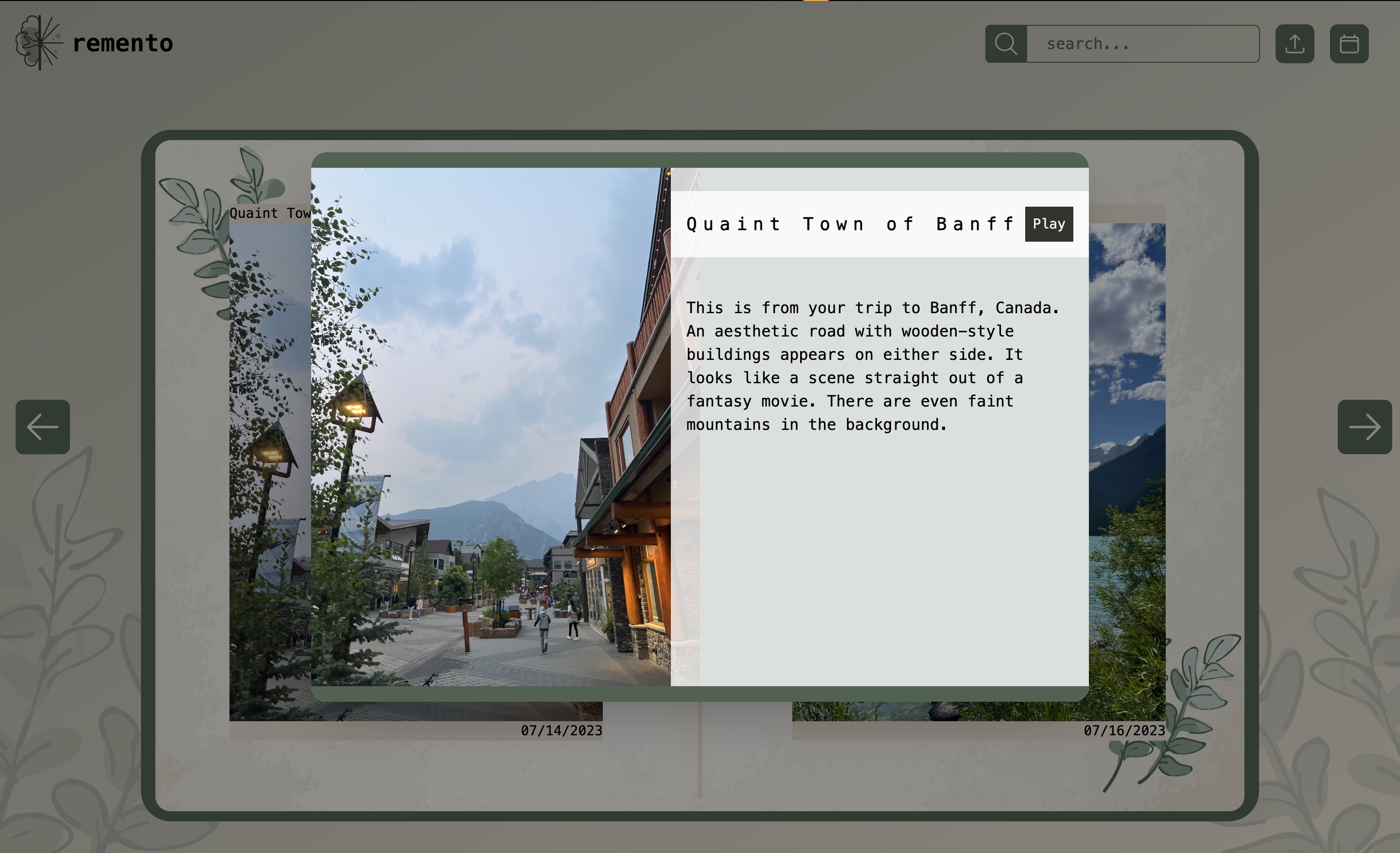Focus the search text field
The width and height of the screenshot is (1400, 853).
[x=1142, y=44]
